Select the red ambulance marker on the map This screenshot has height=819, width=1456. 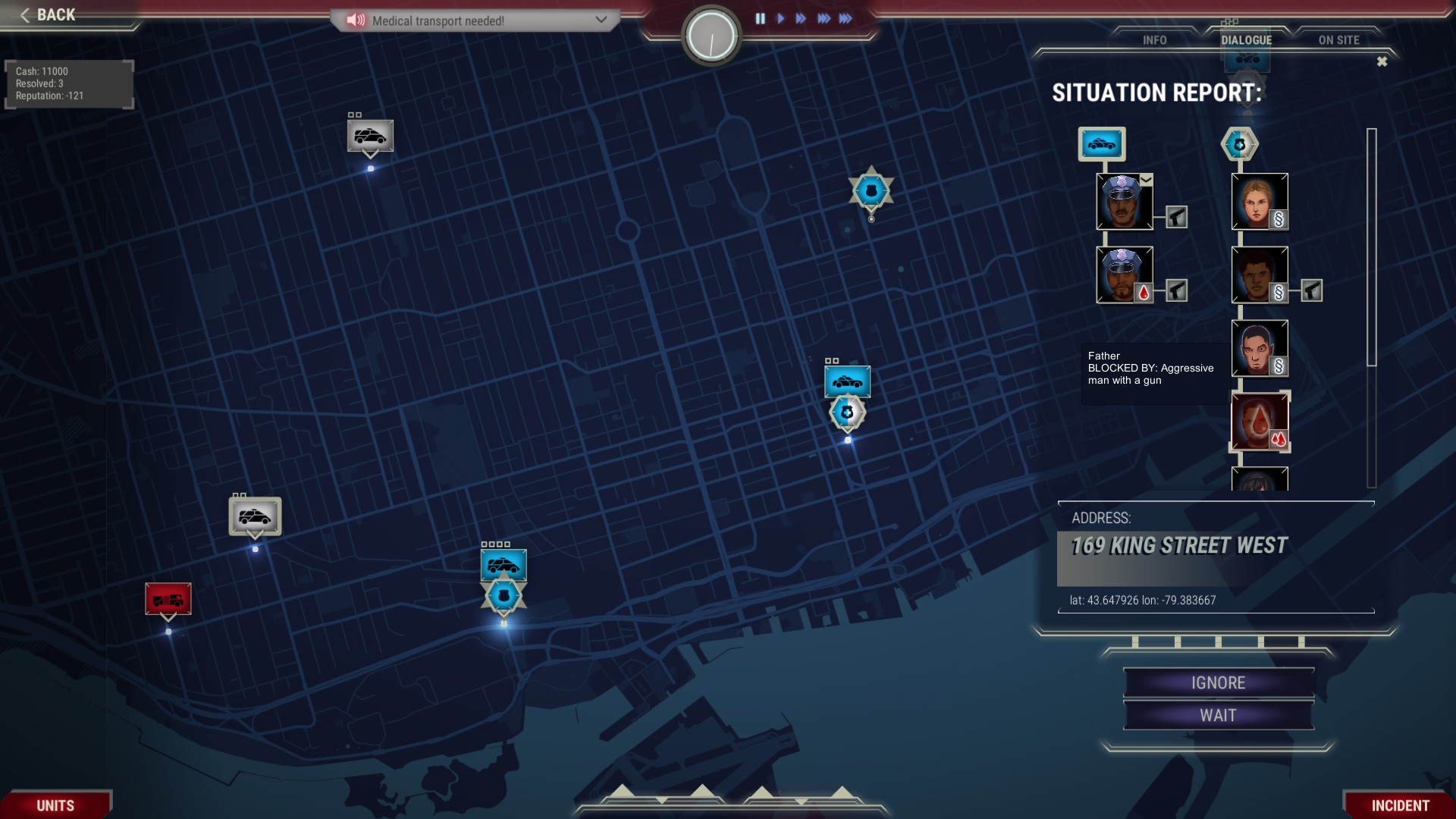click(x=168, y=599)
